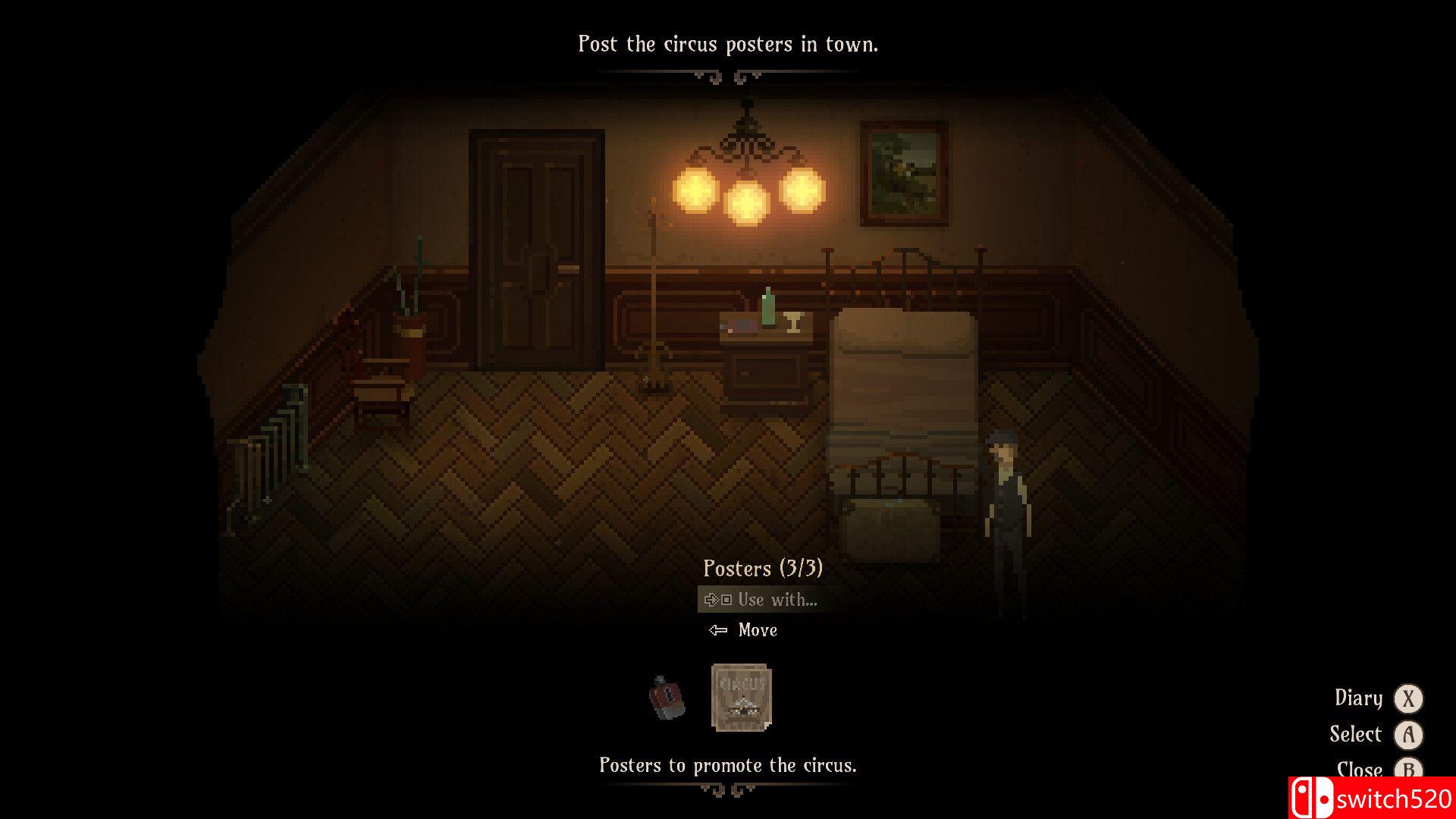
Task: Click the X button icon beside Diary
Action: click(x=1409, y=698)
